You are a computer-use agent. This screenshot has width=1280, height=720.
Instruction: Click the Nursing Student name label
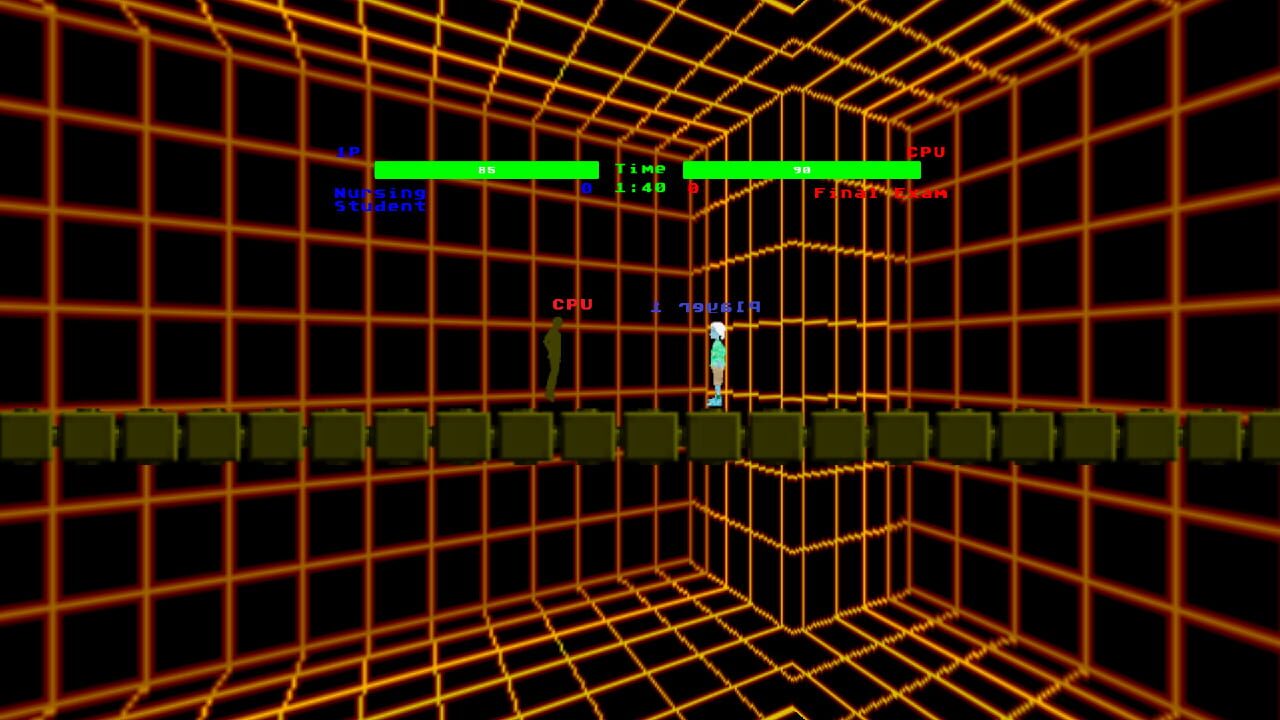point(378,198)
